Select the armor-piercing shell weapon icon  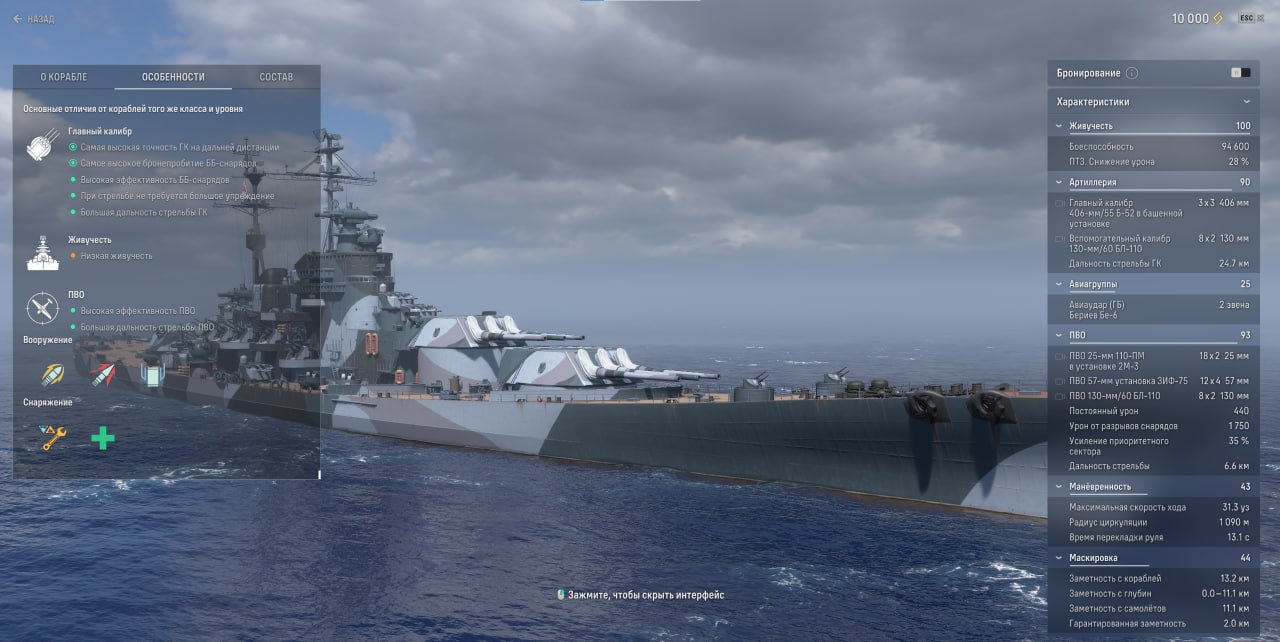pyautogui.click(x=53, y=375)
